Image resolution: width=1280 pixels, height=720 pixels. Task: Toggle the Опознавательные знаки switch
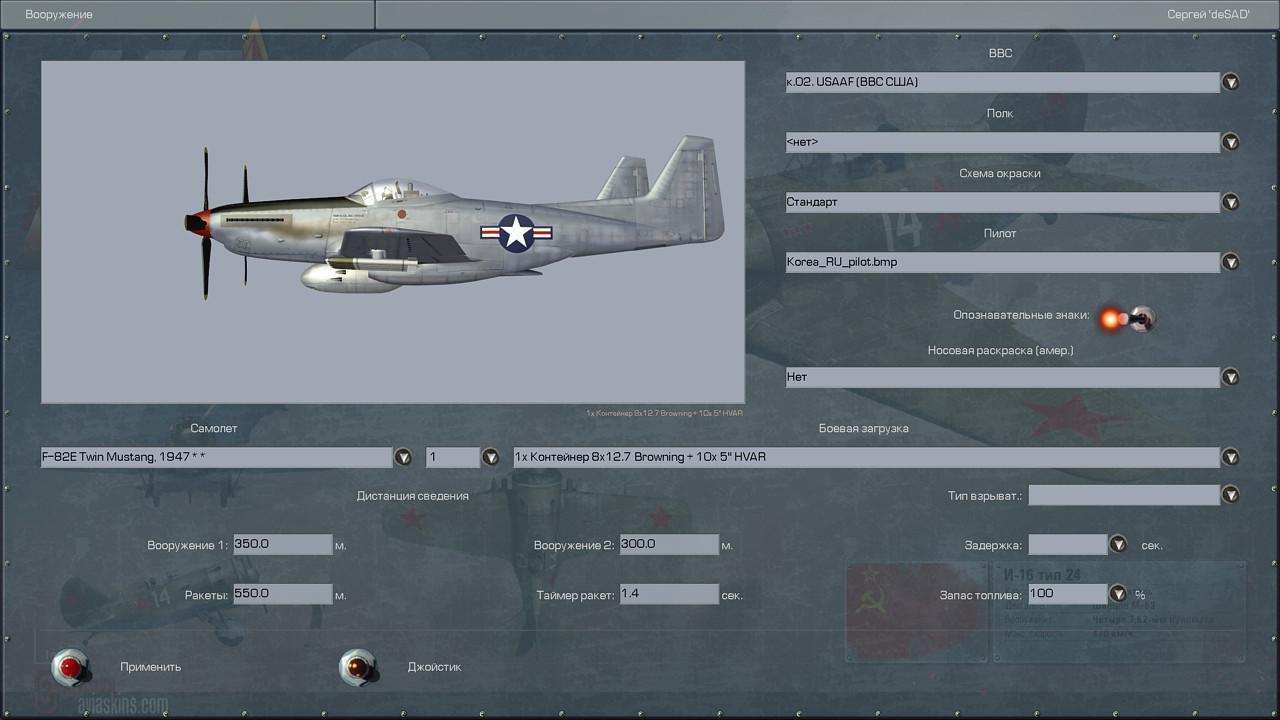pos(1126,319)
